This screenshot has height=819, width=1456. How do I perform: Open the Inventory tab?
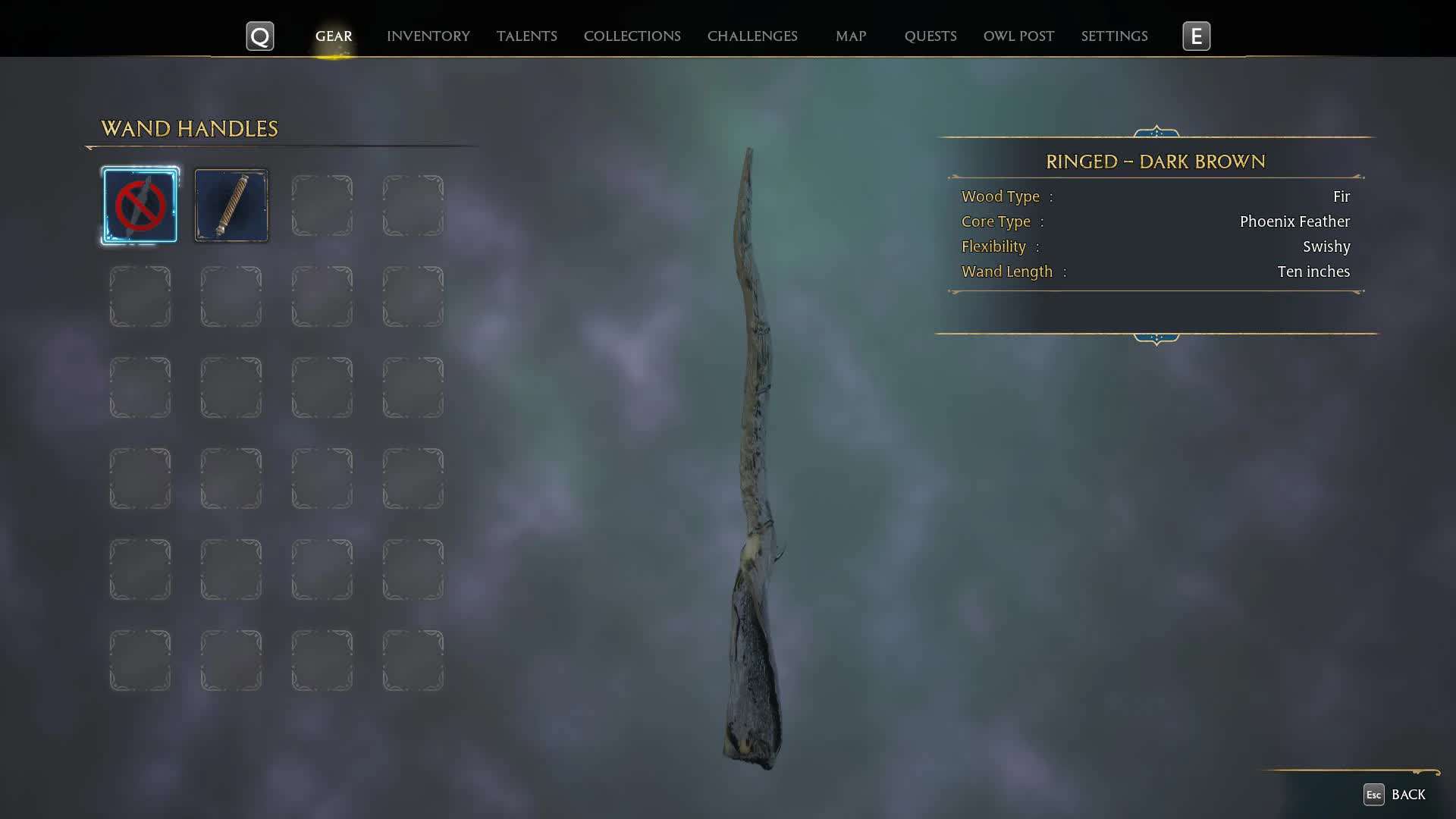pyautogui.click(x=428, y=36)
